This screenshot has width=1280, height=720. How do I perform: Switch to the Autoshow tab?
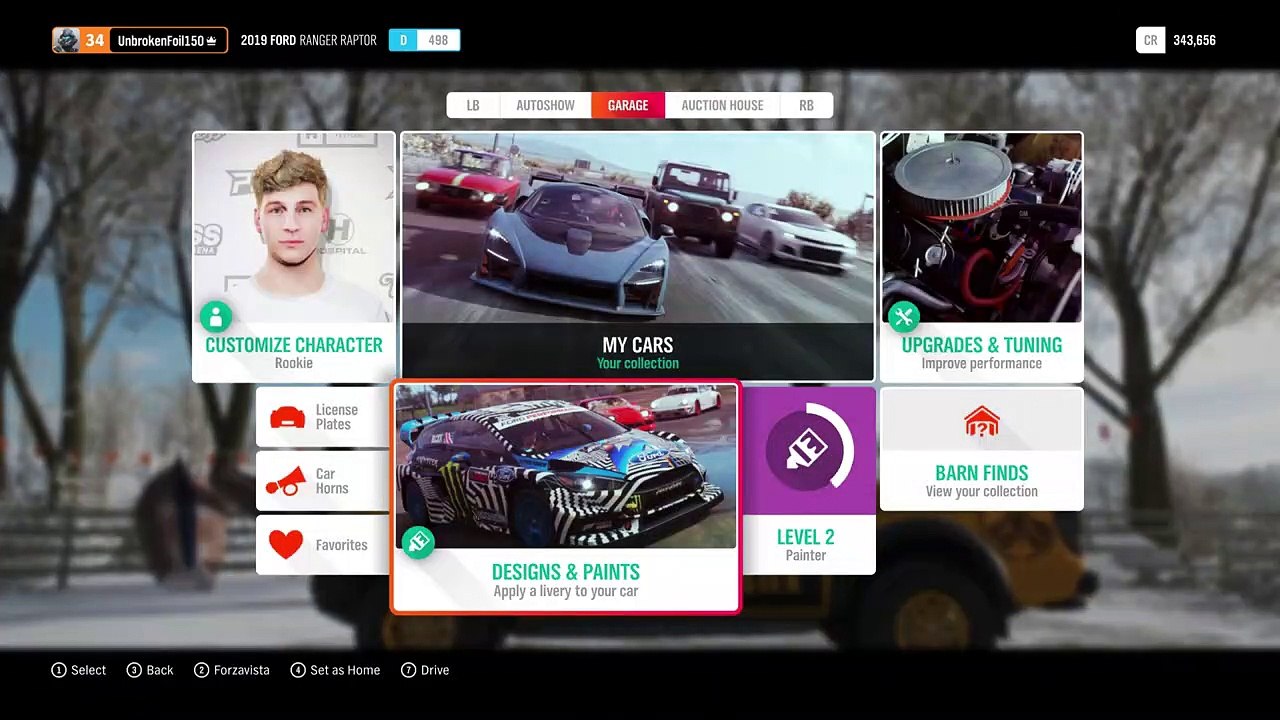click(x=545, y=105)
